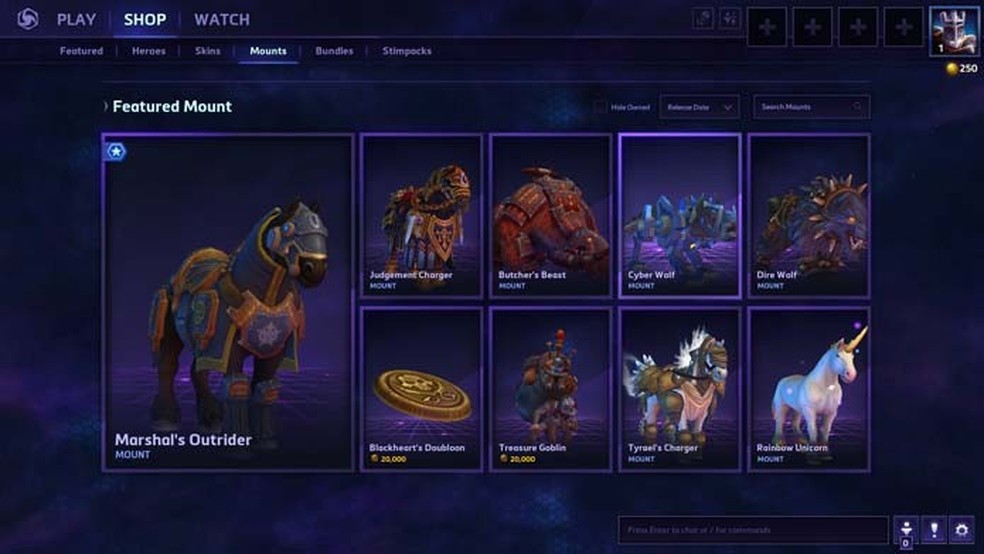Switch to the Watch section
This screenshot has width=984, height=554.
point(222,20)
